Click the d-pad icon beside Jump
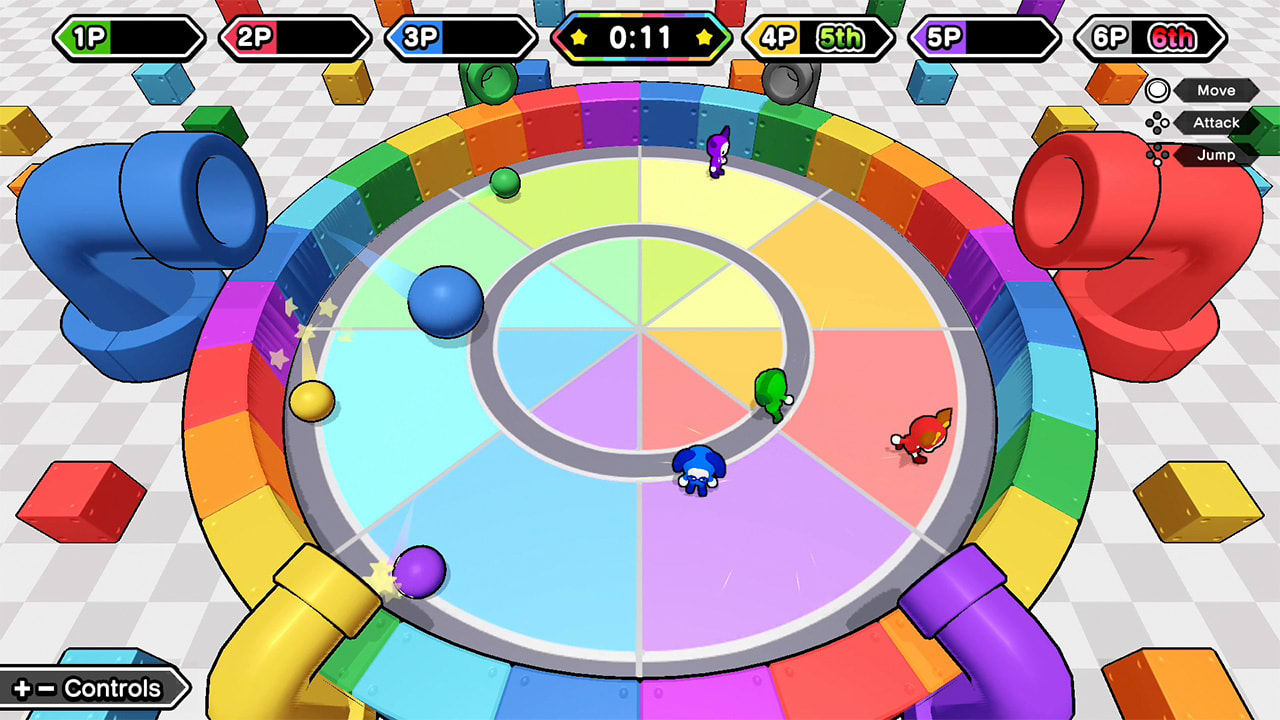The width and height of the screenshot is (1280, 720). coord(1157,155)
